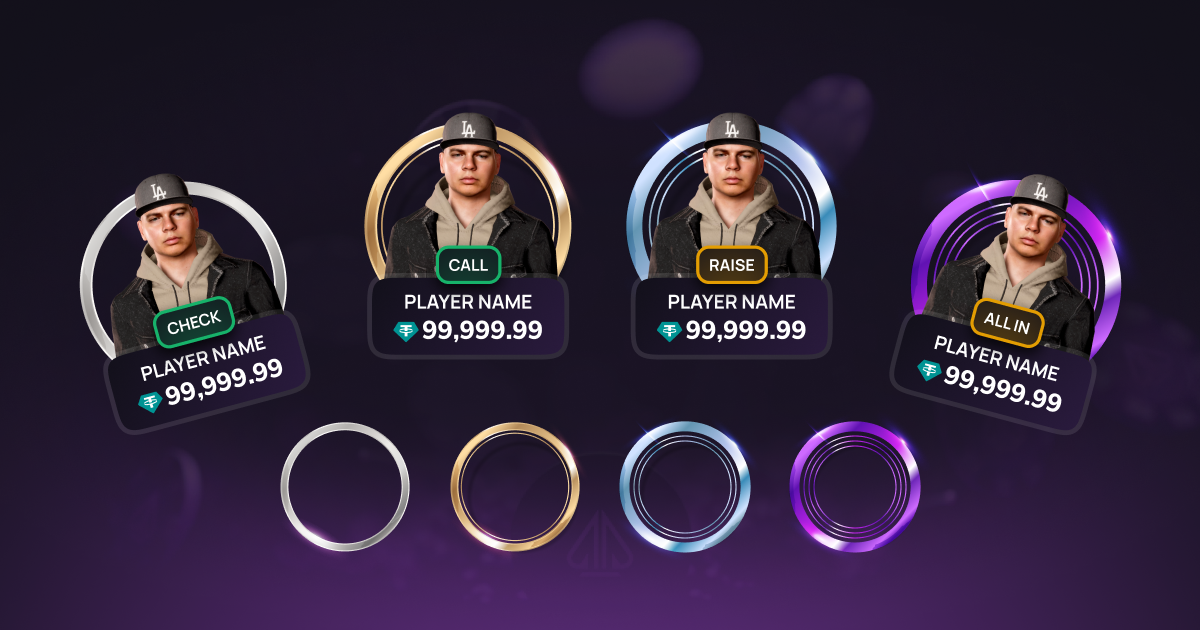
Task: Click the orange RAISE badge
Action: tap(732, 265)
